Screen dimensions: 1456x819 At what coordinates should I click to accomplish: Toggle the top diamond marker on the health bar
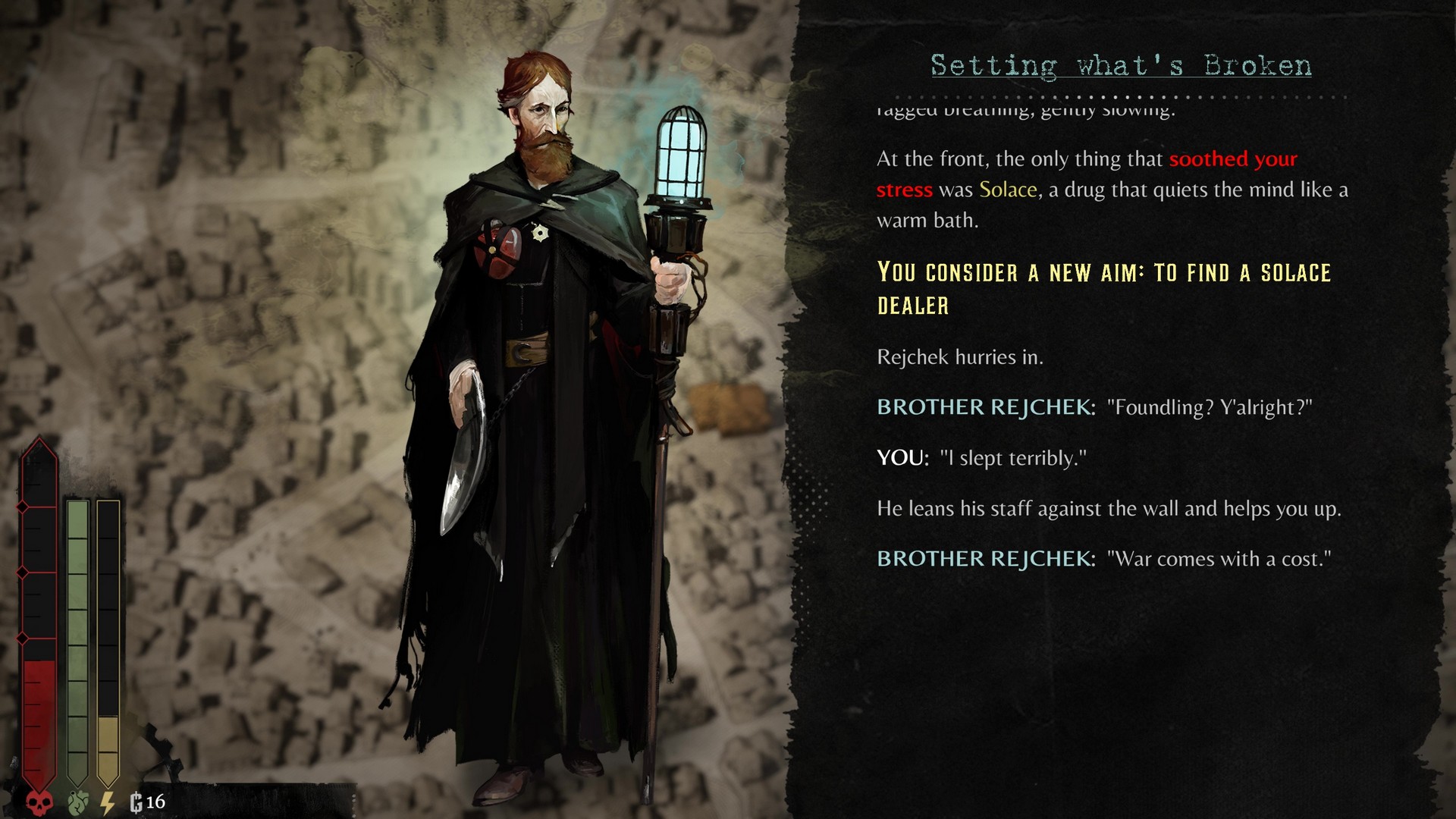click(22, 507)
